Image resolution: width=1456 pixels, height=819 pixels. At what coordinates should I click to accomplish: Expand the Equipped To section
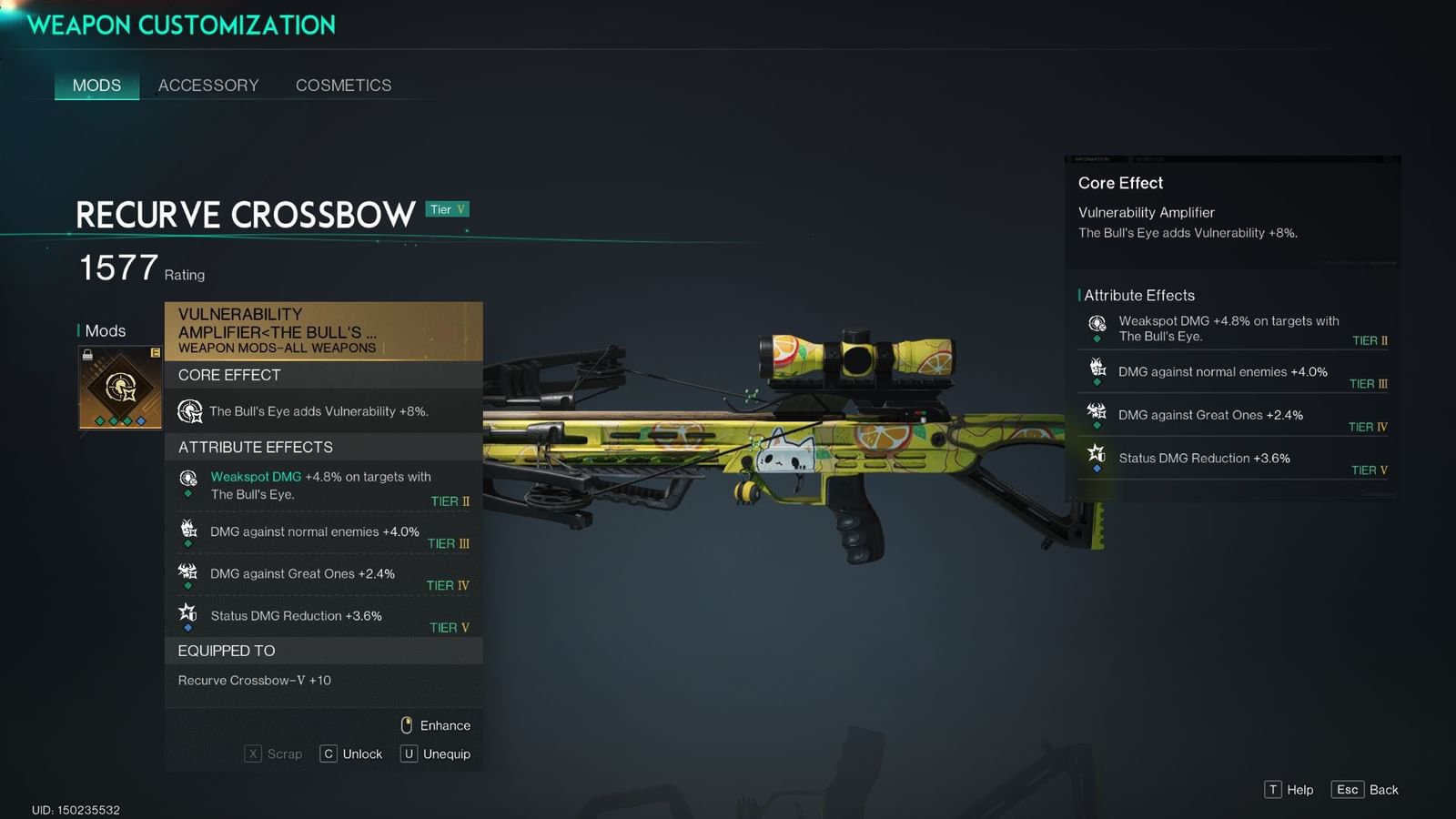tap(227, 651)
